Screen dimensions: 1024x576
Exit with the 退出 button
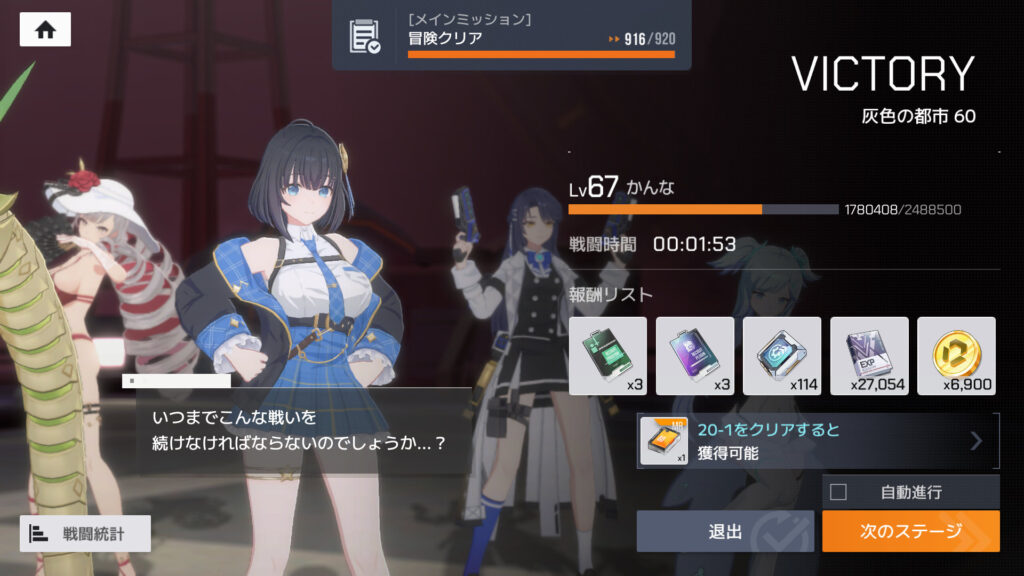point(724,531)
